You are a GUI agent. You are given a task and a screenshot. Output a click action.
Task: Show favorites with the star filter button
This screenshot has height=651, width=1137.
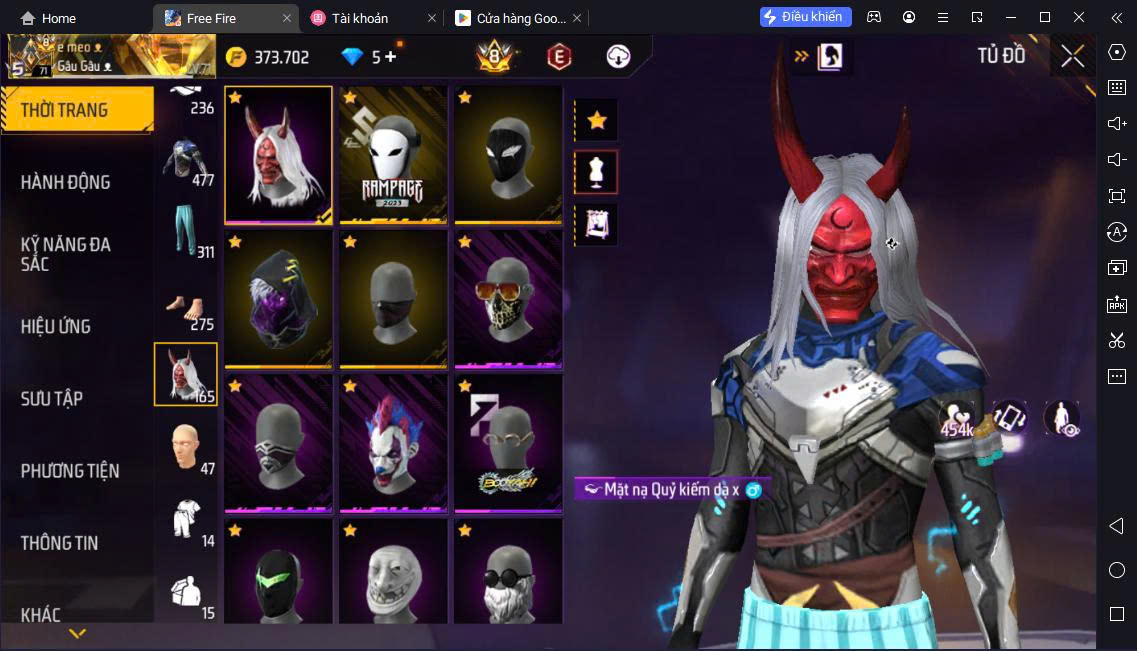(597, 121)
